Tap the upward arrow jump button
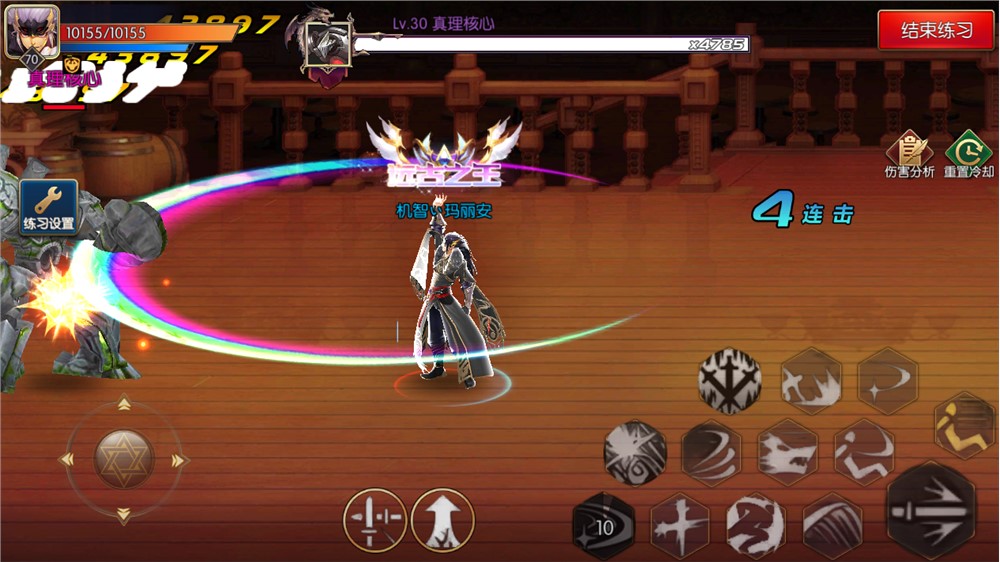This screenshot has height=562, width=1000. click(x=442, y=520)
